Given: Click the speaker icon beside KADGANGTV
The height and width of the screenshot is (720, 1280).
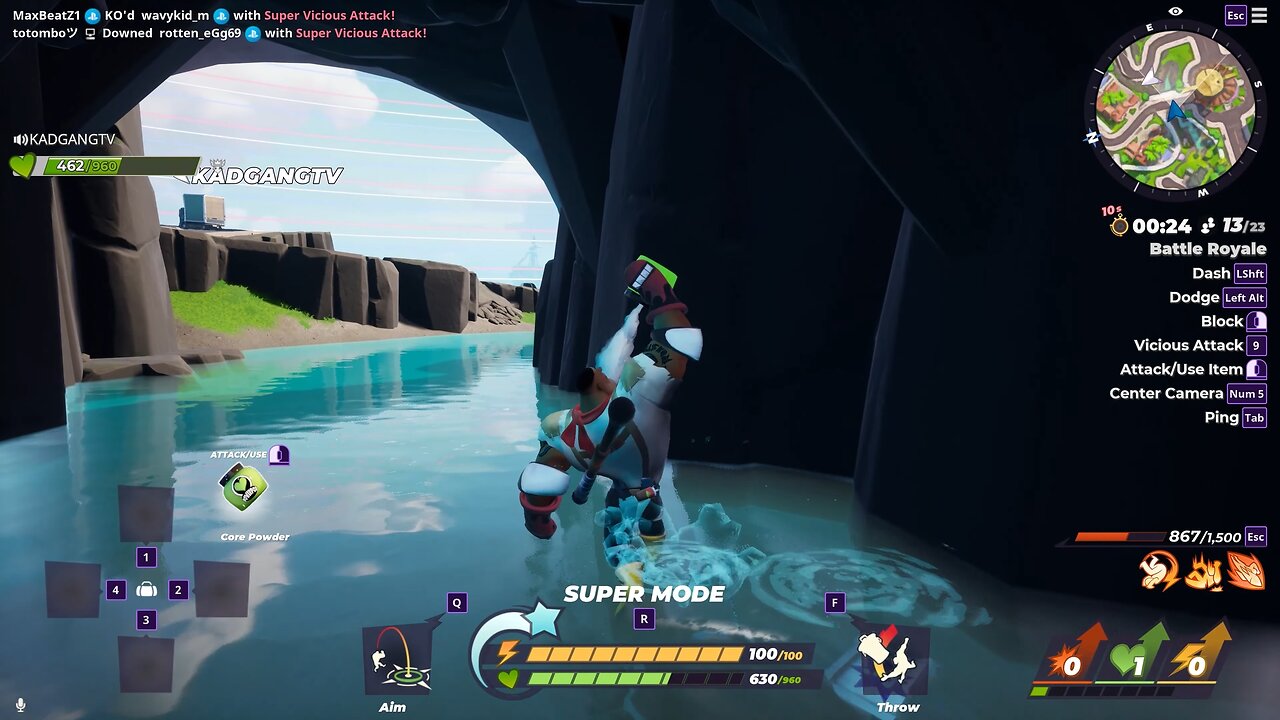Looking at the screenshot, I should 20,140.
